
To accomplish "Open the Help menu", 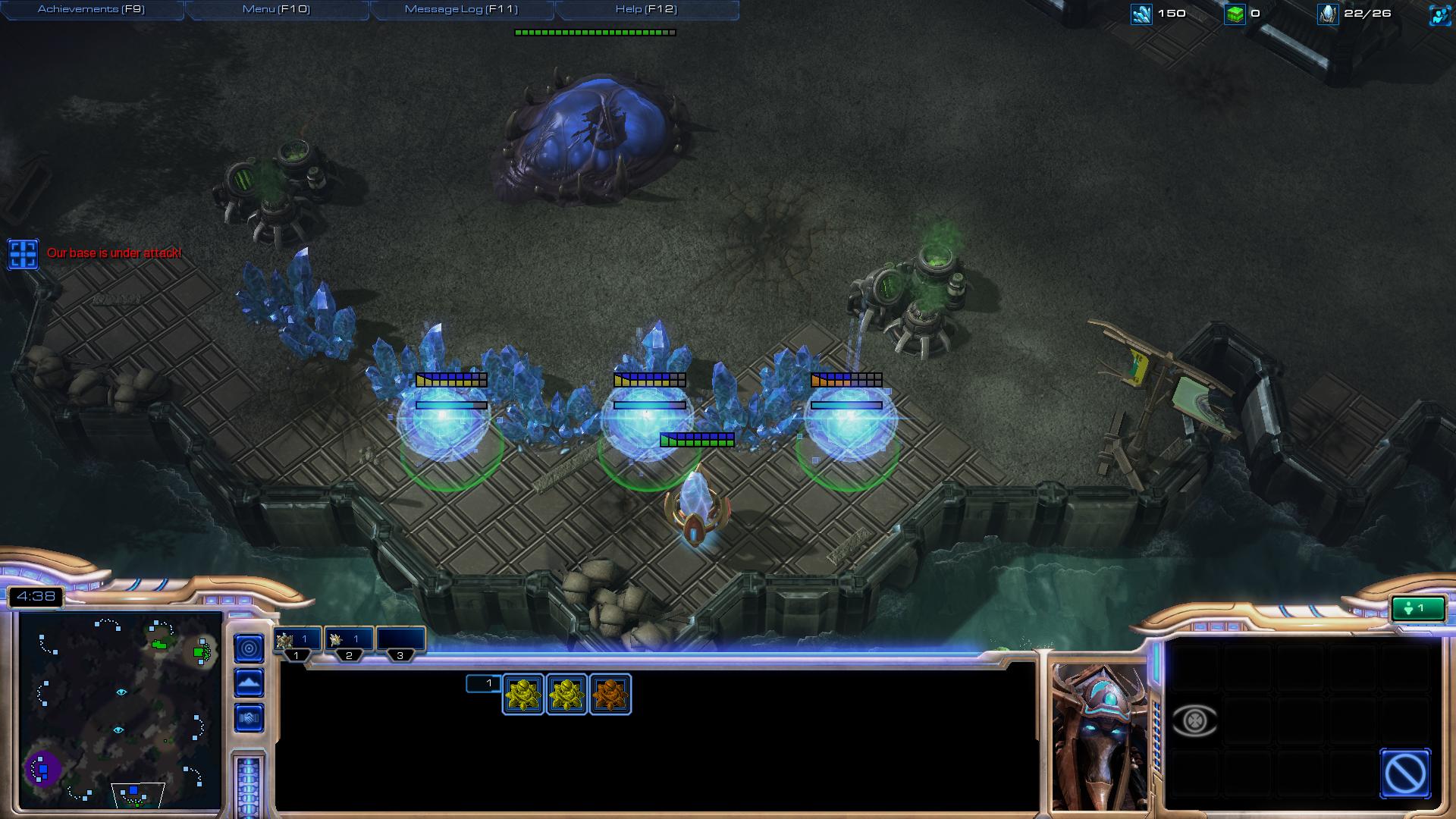I will [x=646, y=9].
